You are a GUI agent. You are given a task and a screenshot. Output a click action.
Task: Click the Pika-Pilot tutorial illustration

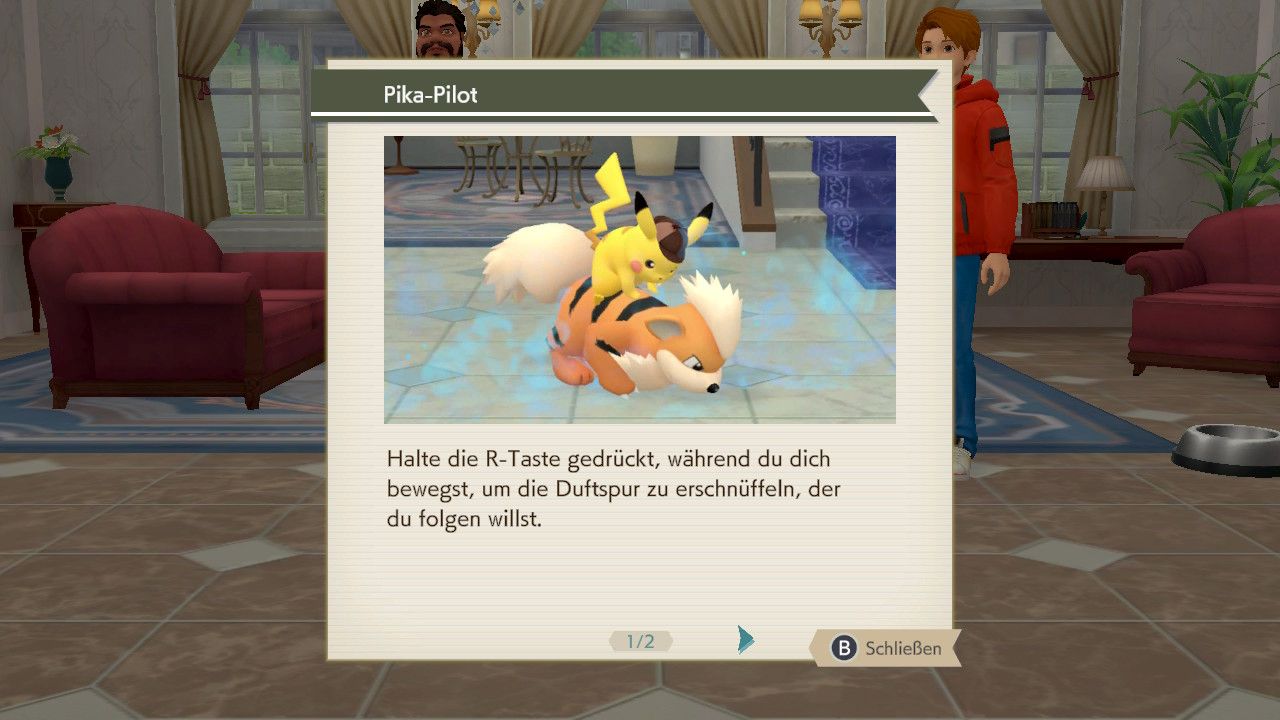[x=639, y=279]
